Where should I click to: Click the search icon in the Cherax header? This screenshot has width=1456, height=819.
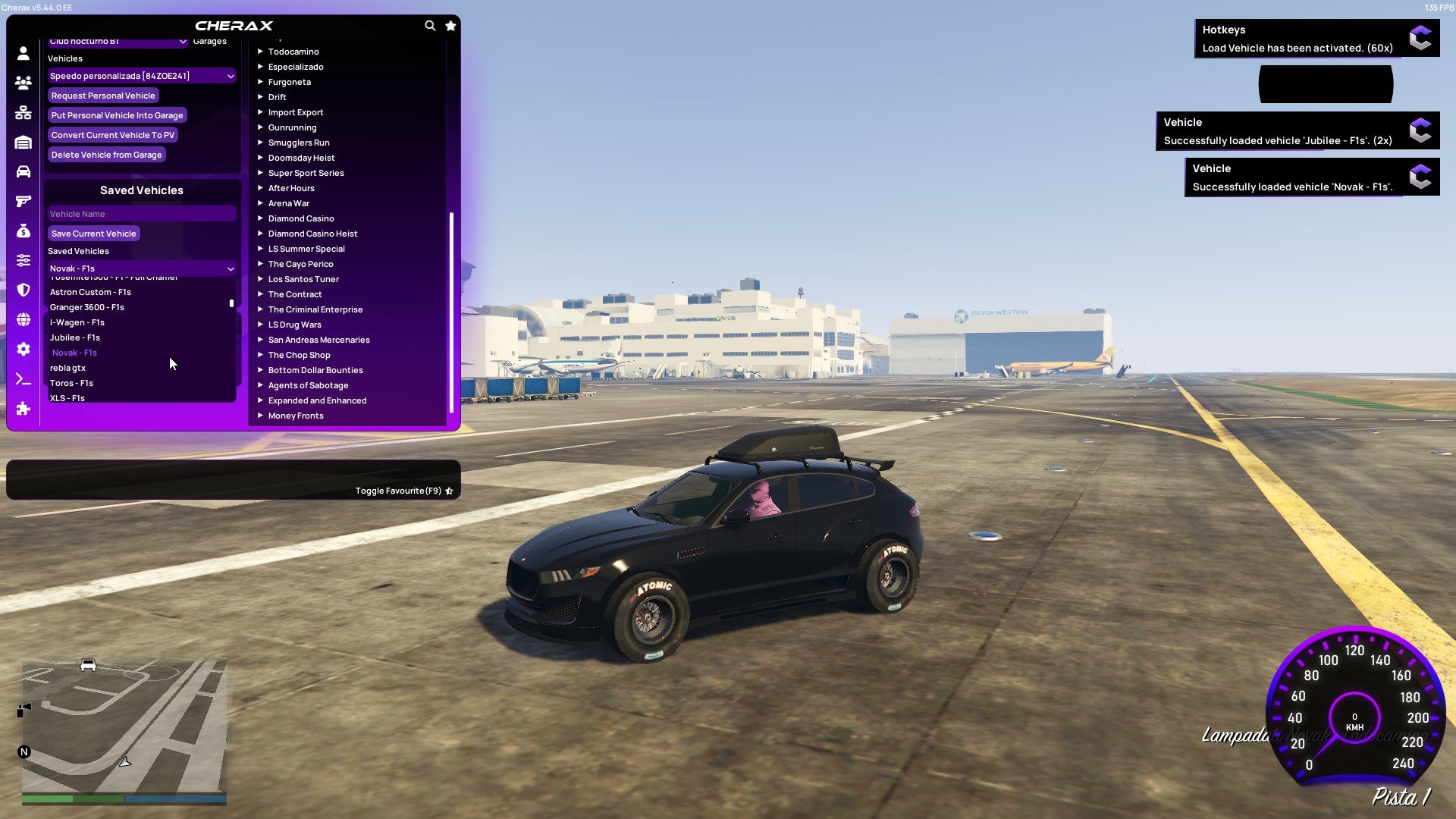(x=430, y=25)
